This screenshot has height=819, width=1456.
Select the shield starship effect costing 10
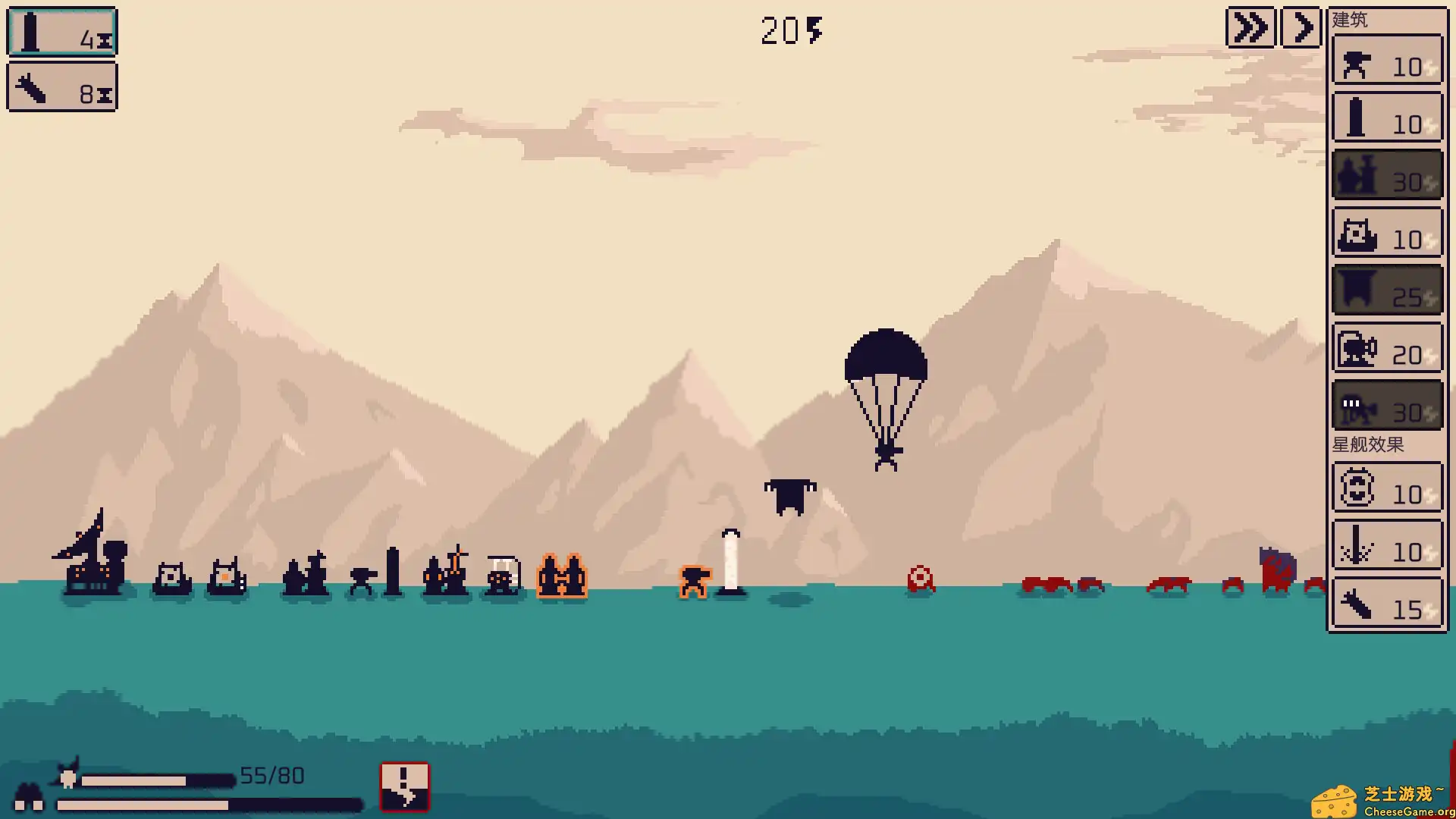tap(1386, 489)
